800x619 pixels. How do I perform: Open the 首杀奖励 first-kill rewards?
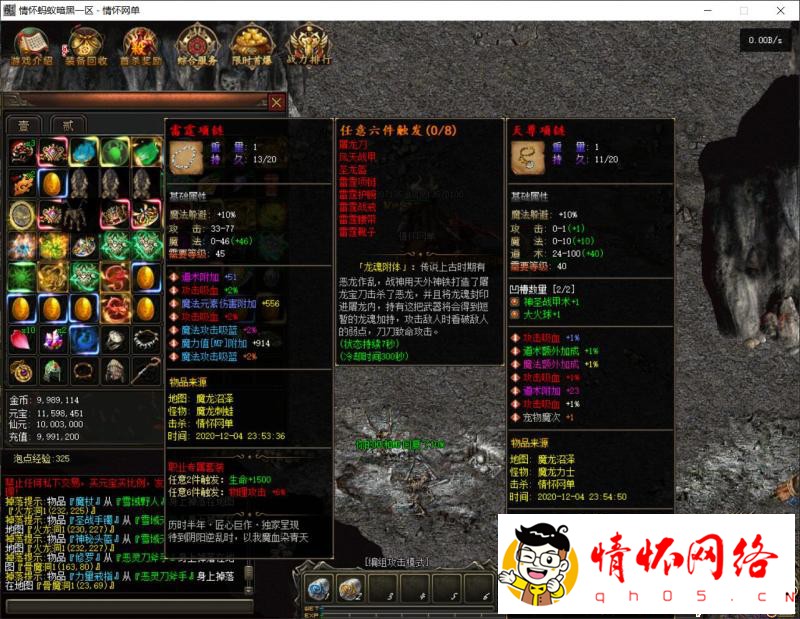click(x=141, y=45)
